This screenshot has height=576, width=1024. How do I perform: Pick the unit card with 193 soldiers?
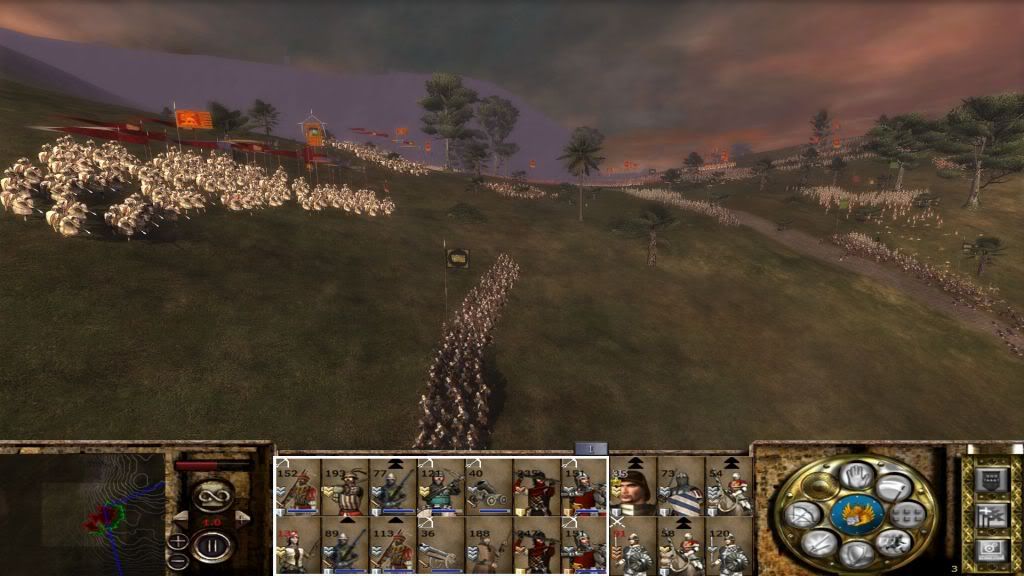point(344,487)
